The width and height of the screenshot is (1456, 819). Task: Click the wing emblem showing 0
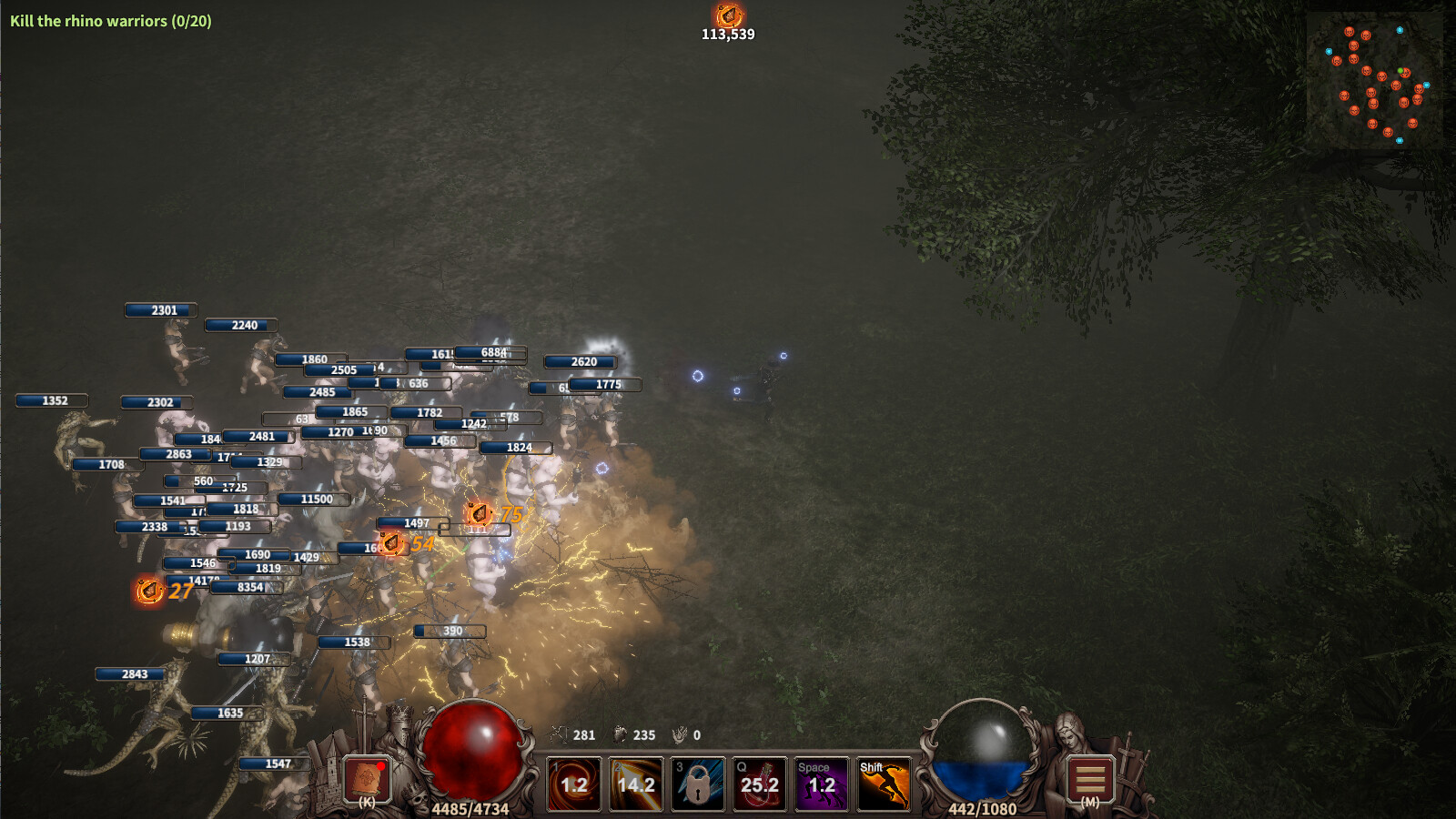(x=679, y=733)
